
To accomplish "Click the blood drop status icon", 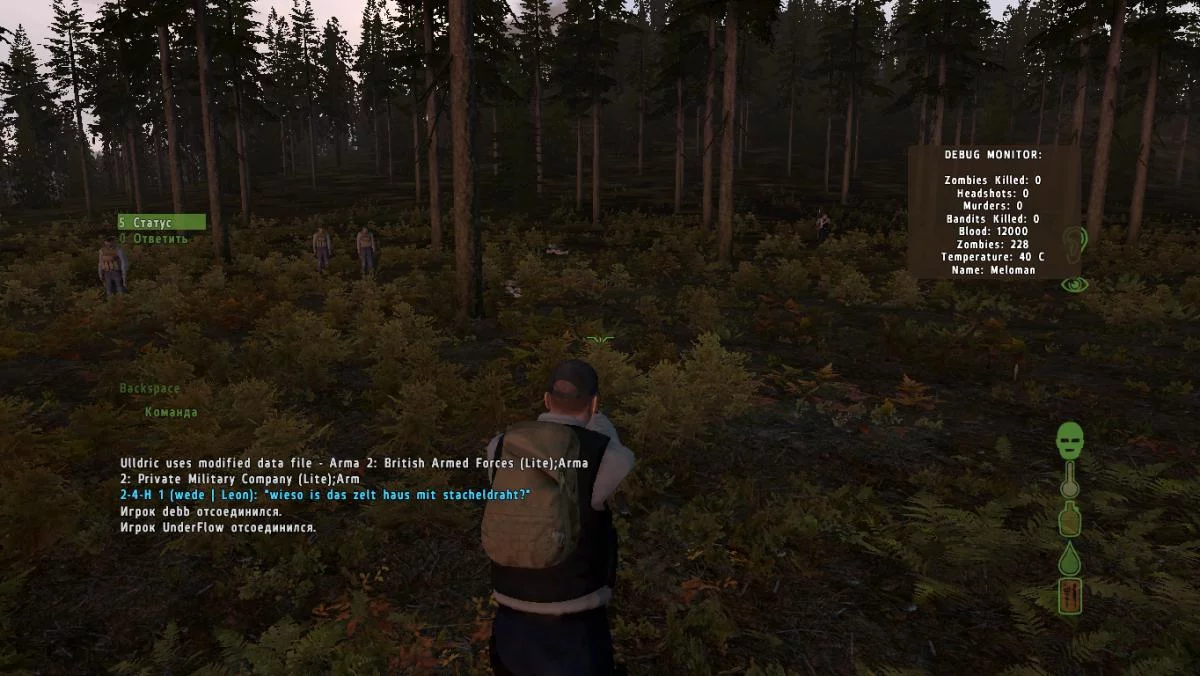I will [x=1070, y=557].
